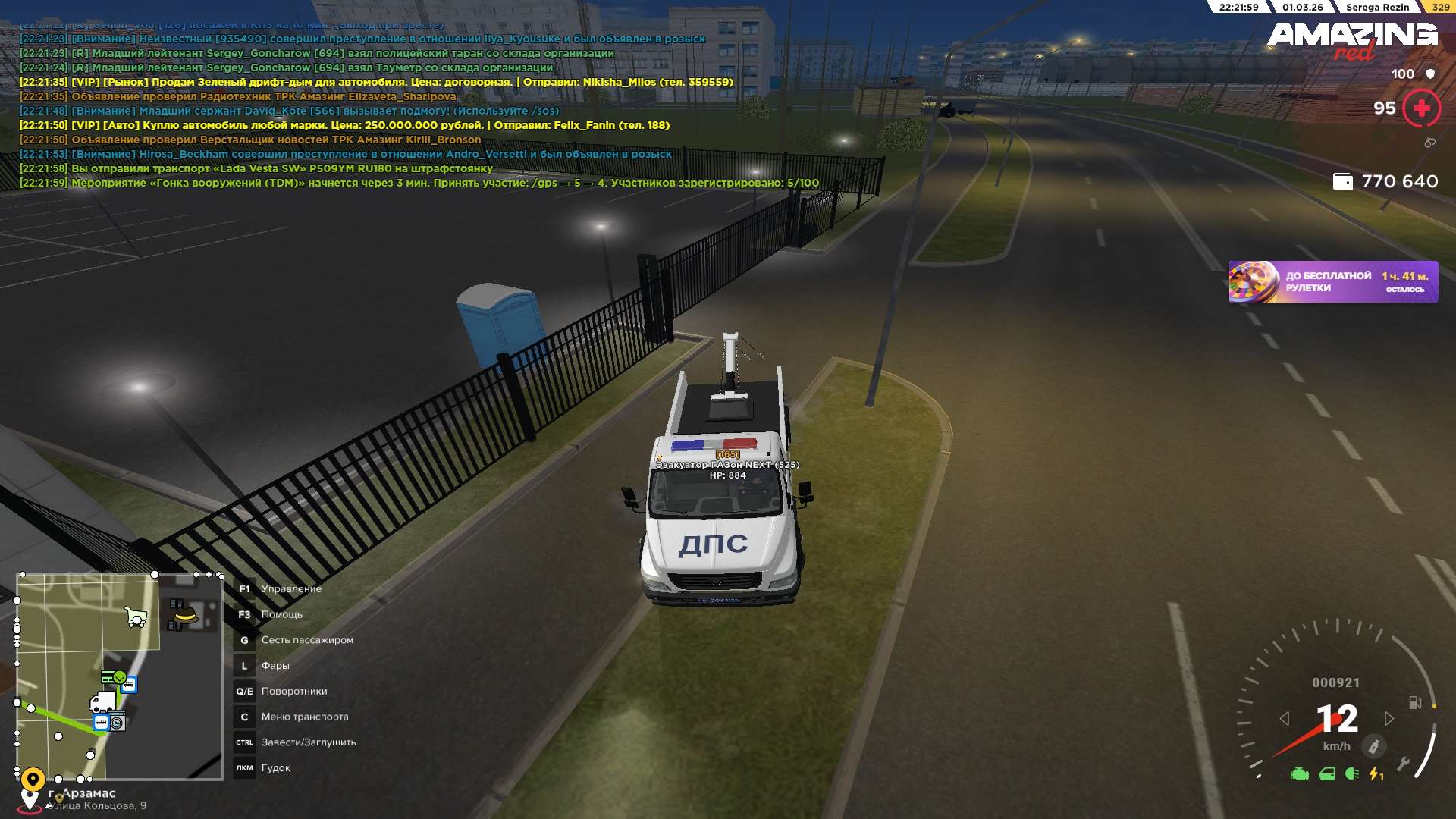Click the fuel pump icon on speedometer
This screenshot has width=1456, height=819.
1414,702
